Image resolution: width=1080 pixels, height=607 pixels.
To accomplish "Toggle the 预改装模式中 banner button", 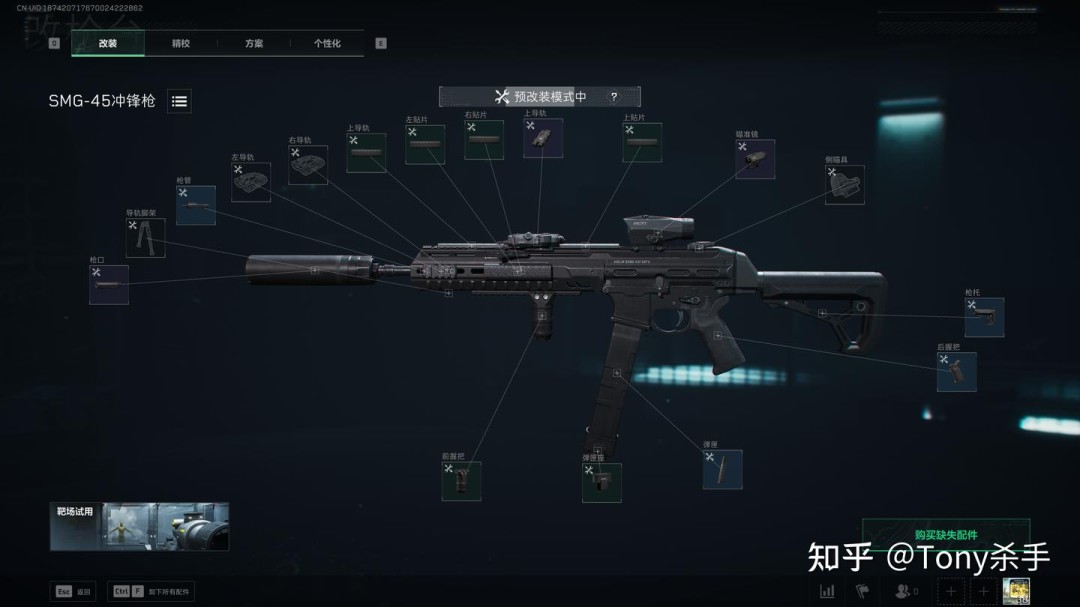I will tap(540, 97).
